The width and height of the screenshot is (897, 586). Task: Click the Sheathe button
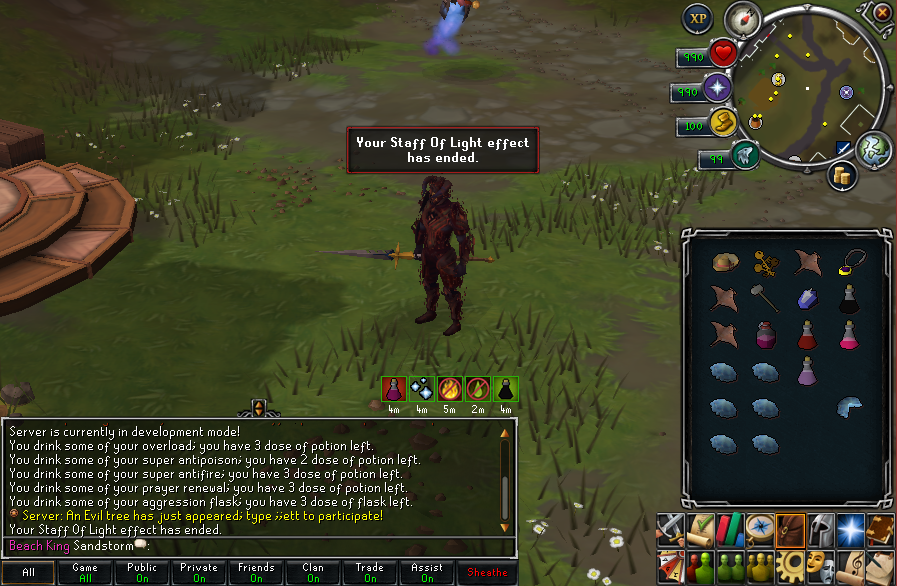coord(488,572)
